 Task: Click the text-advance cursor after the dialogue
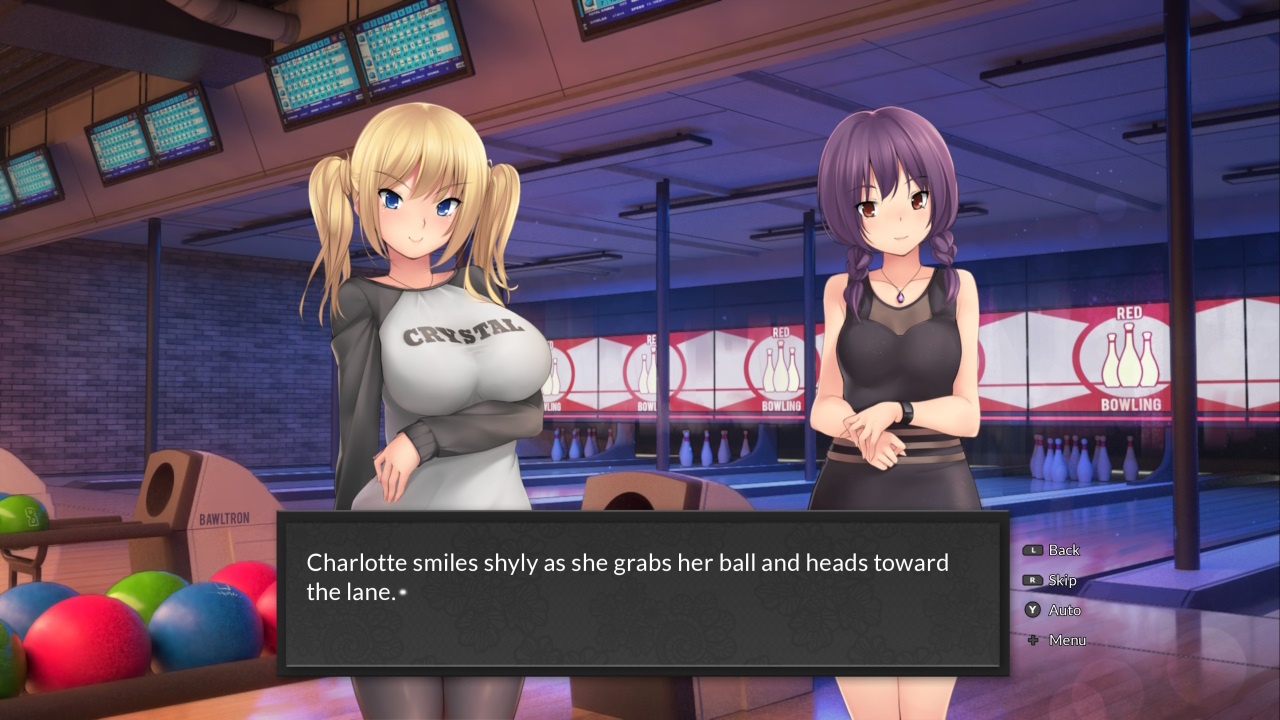click(x=403, y=592)
